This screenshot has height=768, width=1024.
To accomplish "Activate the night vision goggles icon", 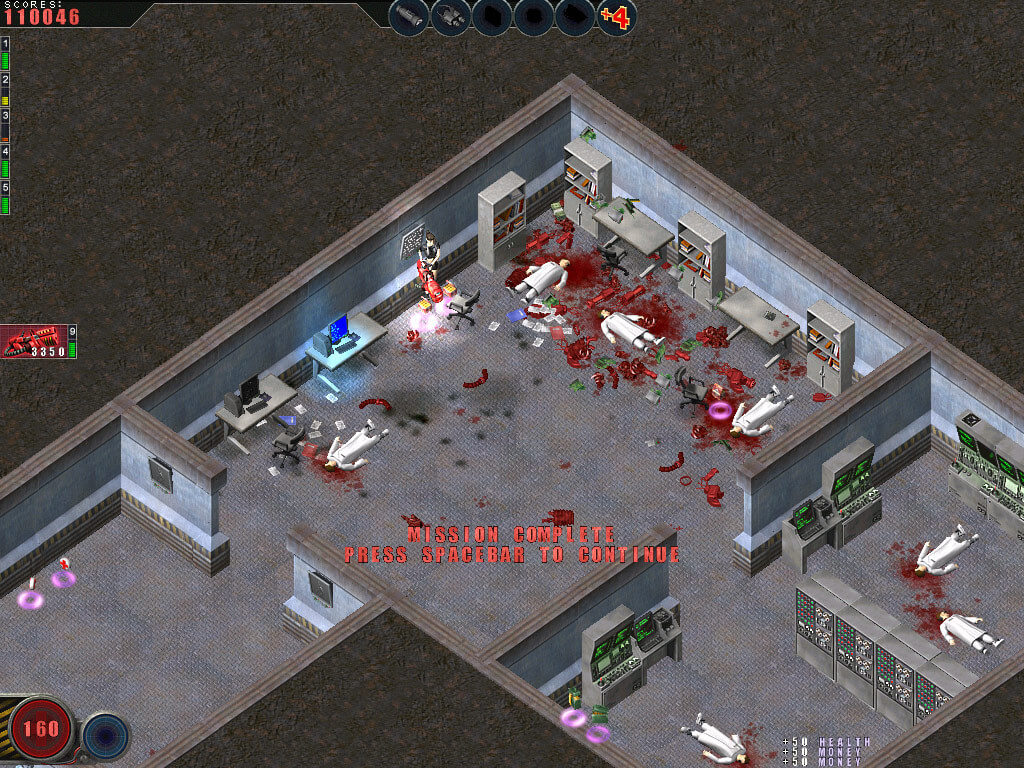I will [451, 17].
